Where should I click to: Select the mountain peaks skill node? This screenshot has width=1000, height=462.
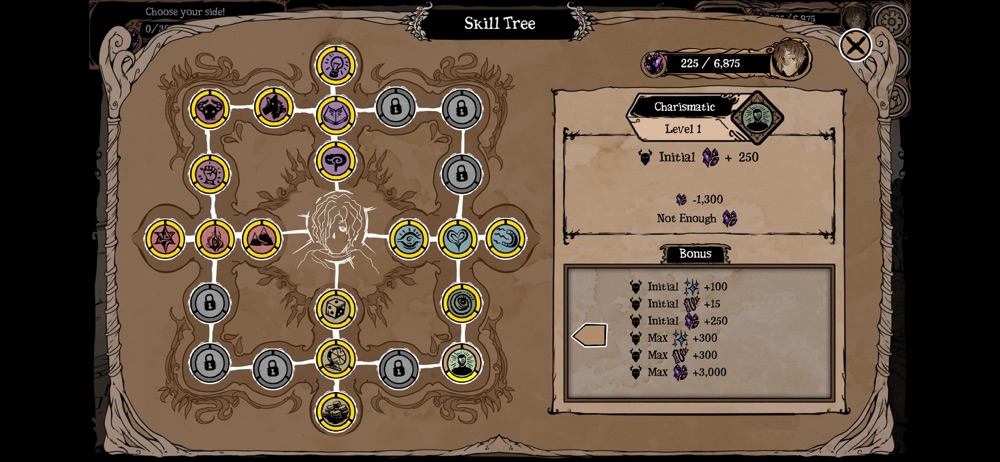[262, 238]
